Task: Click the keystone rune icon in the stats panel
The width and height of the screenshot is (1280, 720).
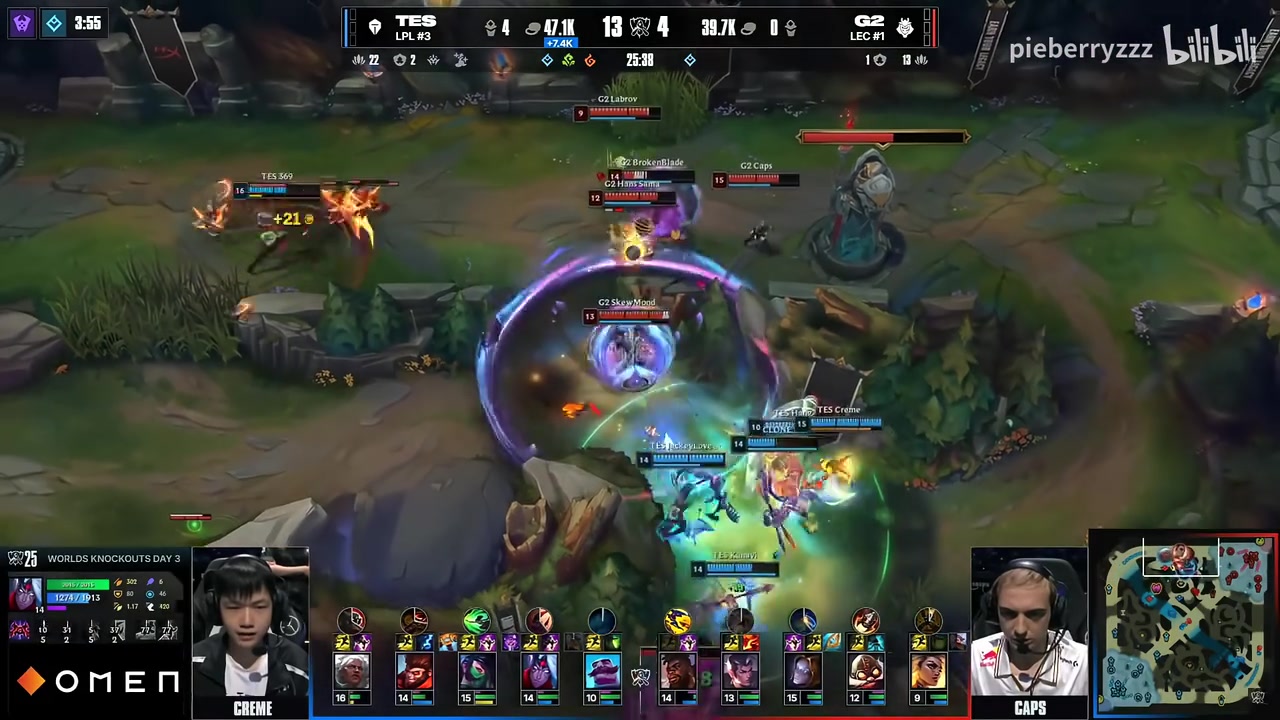Action: pos(19,630)
